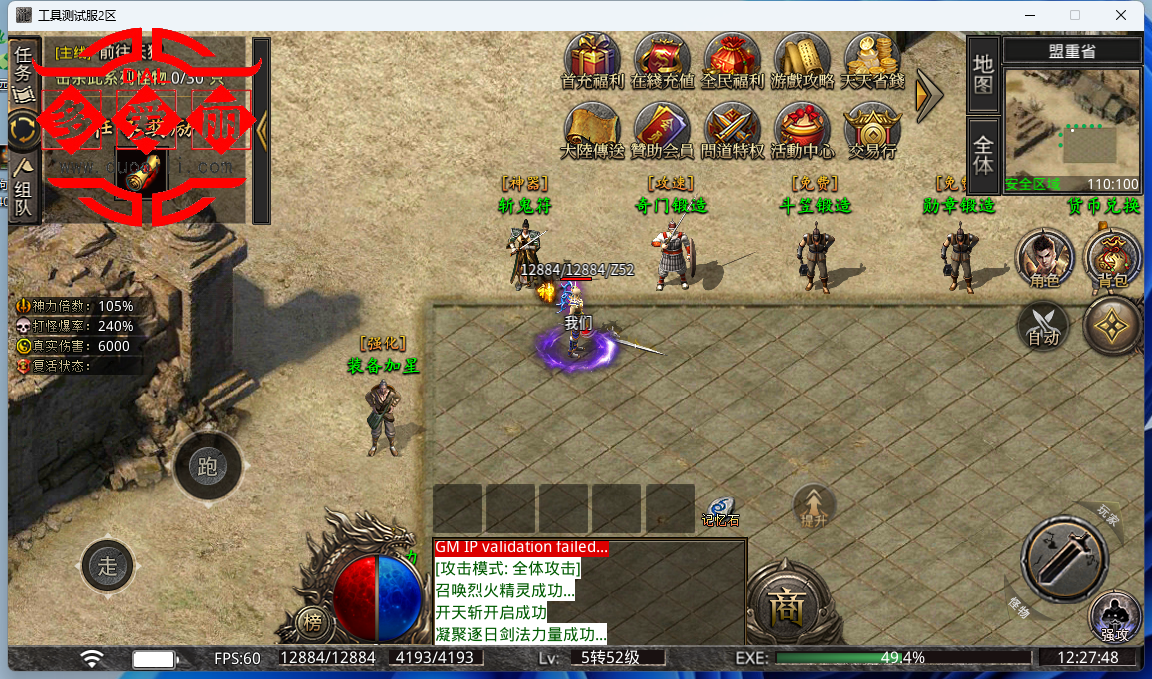Open the 全民福利 welfare gift icon

click(732, 60)
